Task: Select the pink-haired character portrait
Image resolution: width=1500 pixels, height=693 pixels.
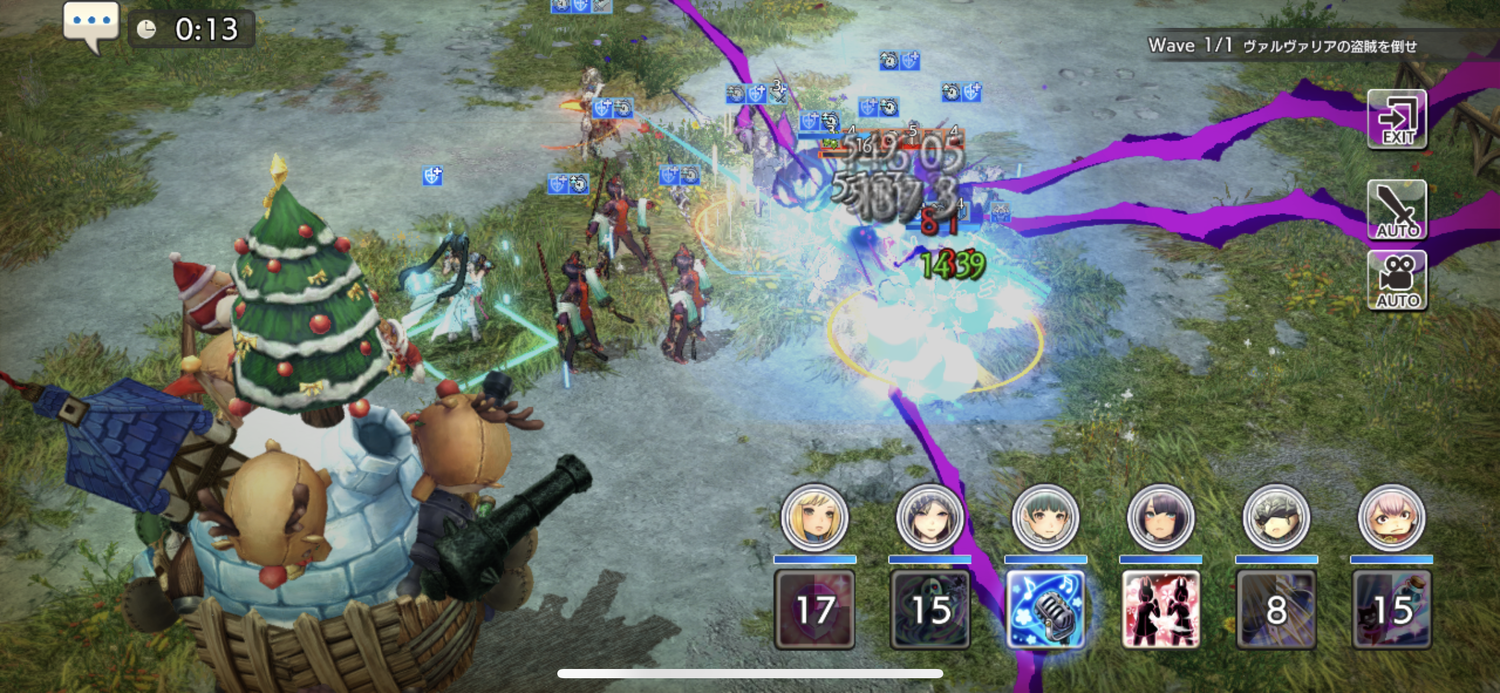Action: click(1391, 518)
